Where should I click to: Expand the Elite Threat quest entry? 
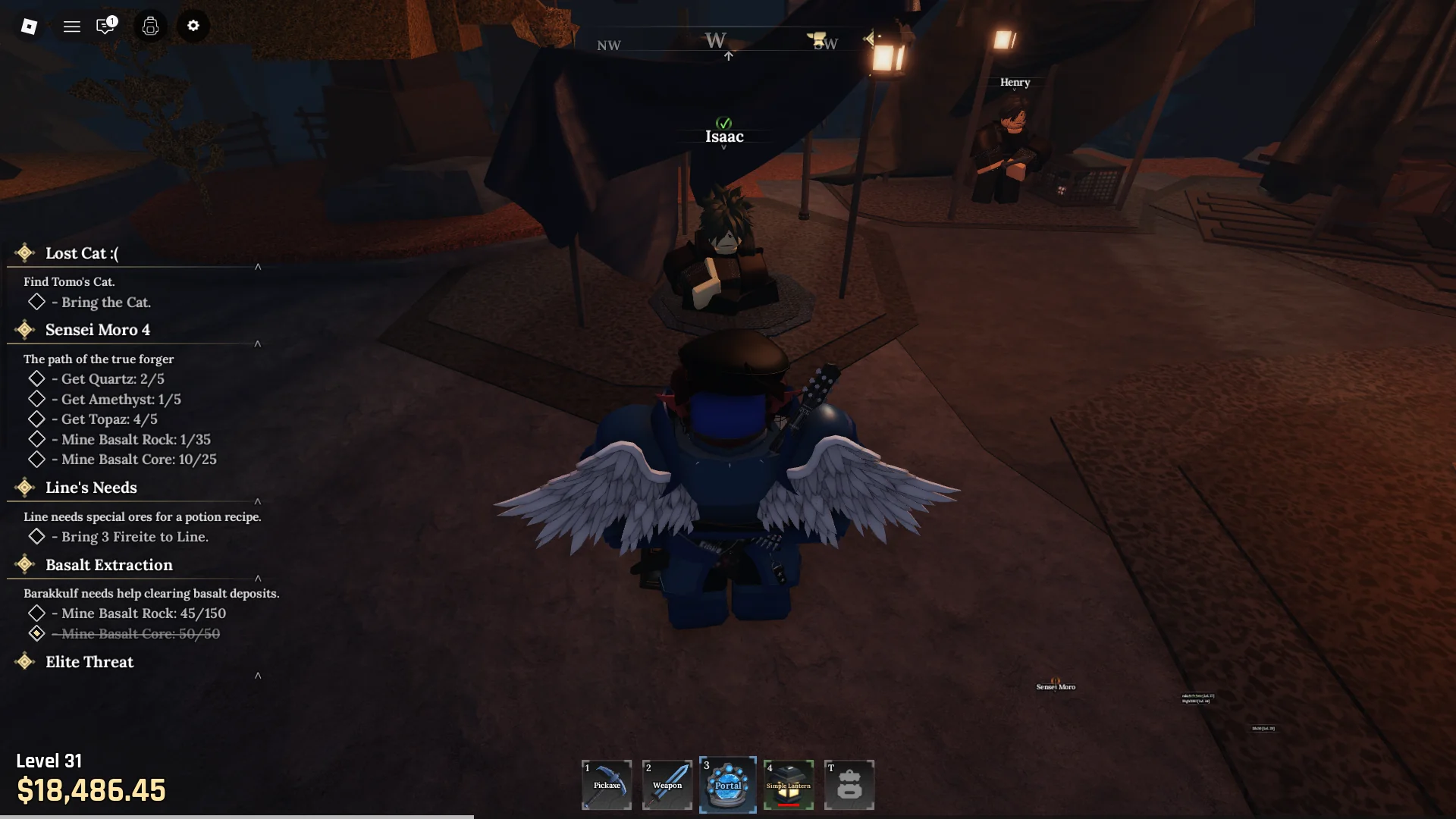[258, 675]
